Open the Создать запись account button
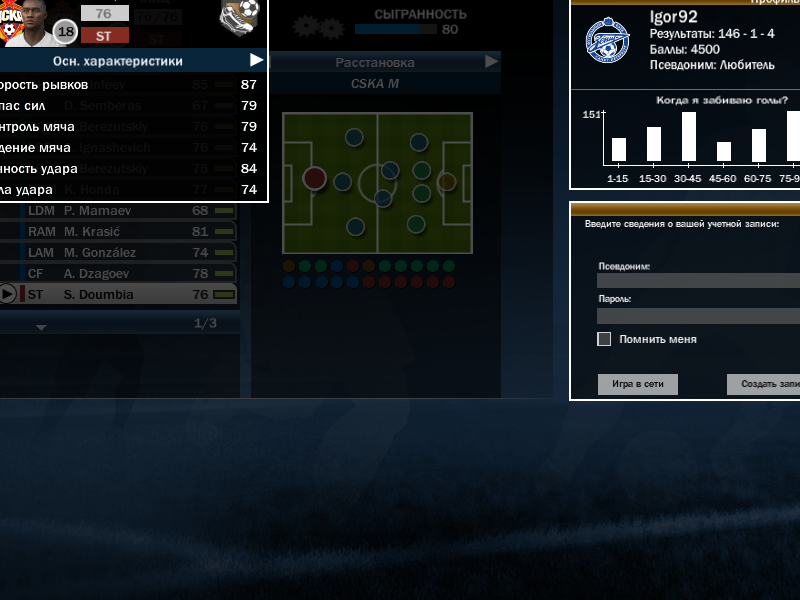The image size is (800, 600). 765,384
